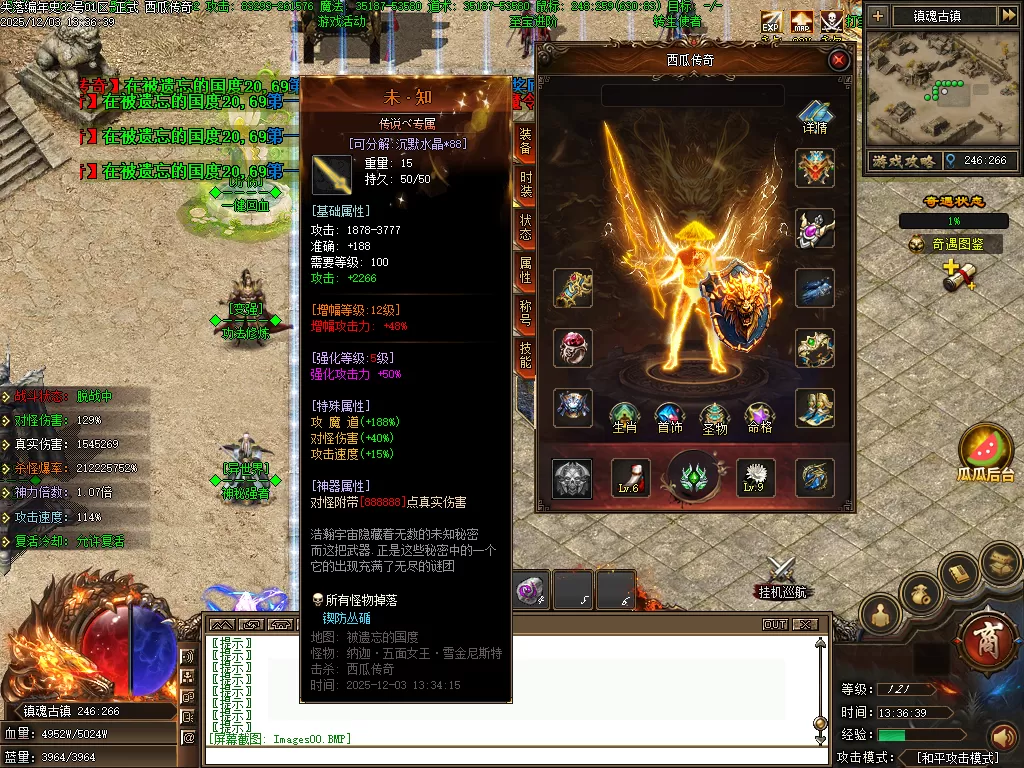Click the minimap plus button

pos(877,16)
